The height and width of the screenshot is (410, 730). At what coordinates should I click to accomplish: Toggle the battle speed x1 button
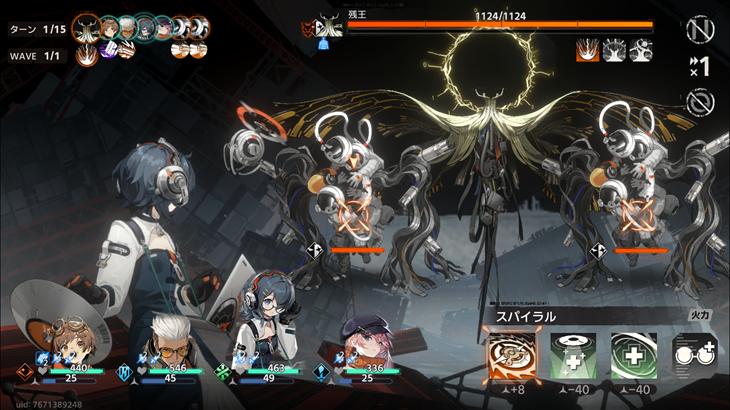700,66
